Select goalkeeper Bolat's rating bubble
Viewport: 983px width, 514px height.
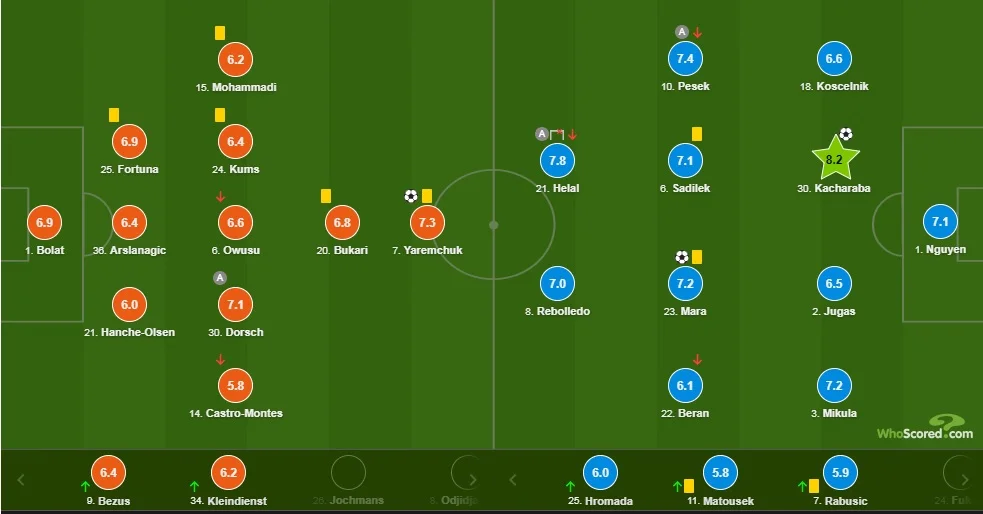(x=43, y=223)
